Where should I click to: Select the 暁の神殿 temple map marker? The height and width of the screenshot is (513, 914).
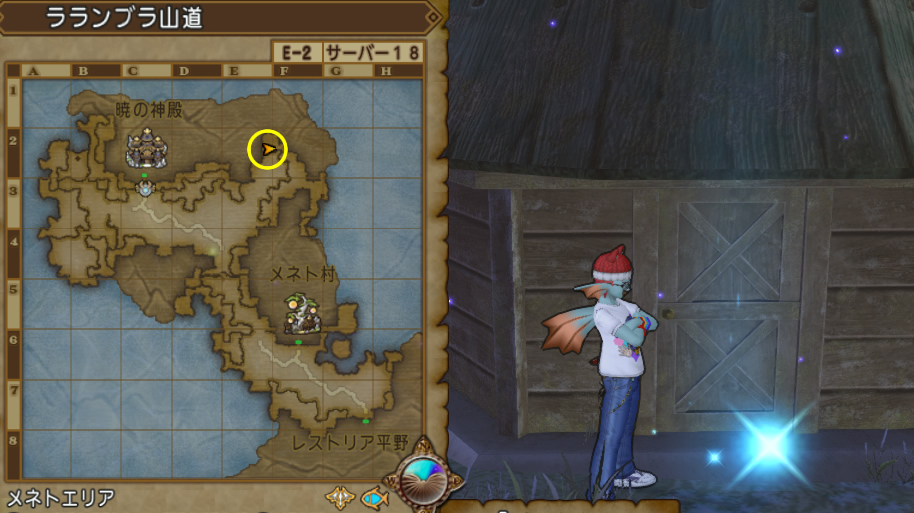point(146,149)
